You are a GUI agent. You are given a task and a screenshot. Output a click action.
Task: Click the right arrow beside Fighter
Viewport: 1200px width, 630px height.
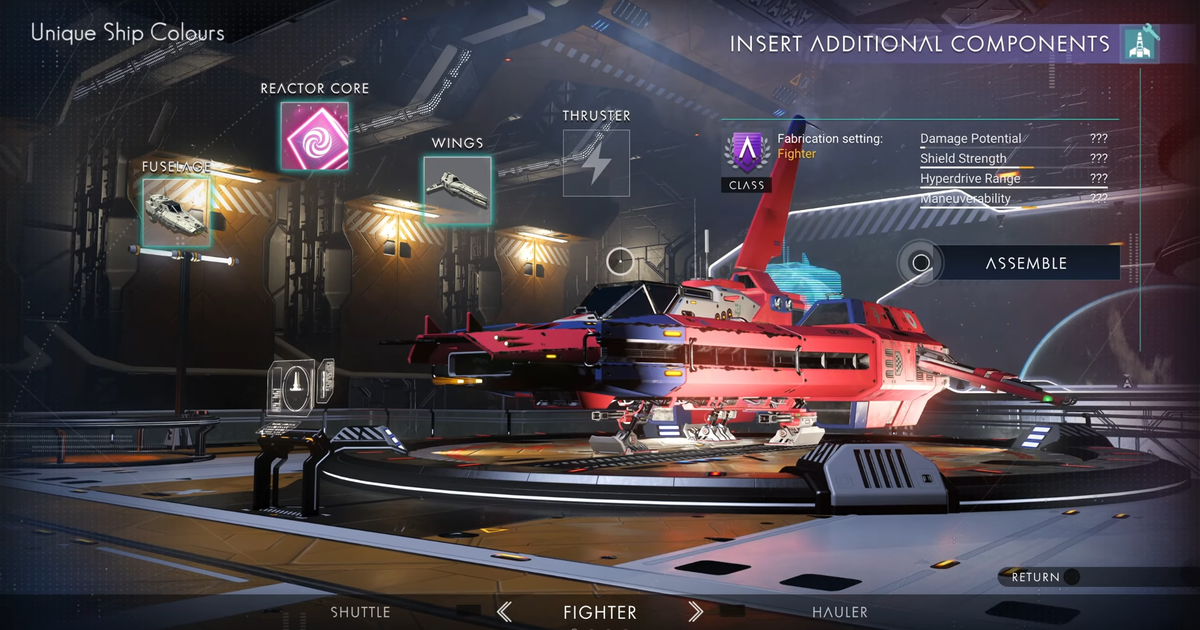(696, 612)
